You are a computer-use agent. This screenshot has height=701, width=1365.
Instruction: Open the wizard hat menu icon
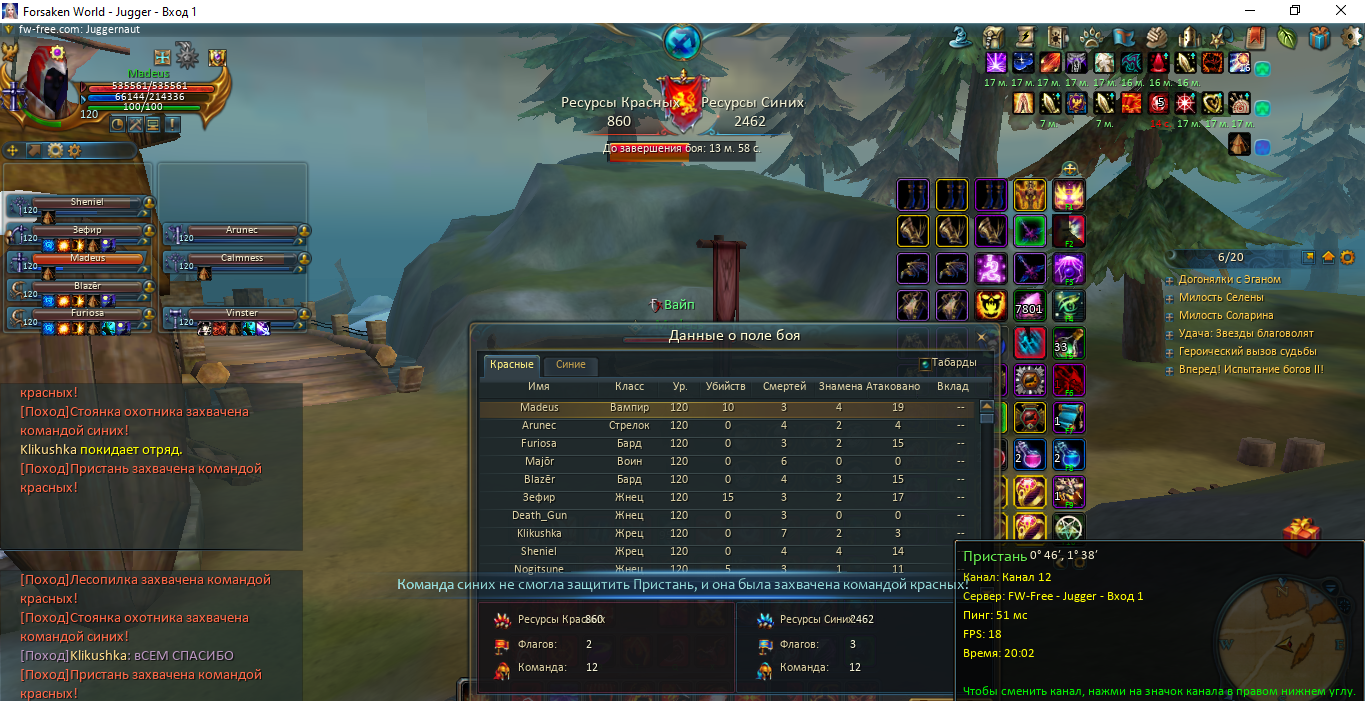[x=961, y=38]
